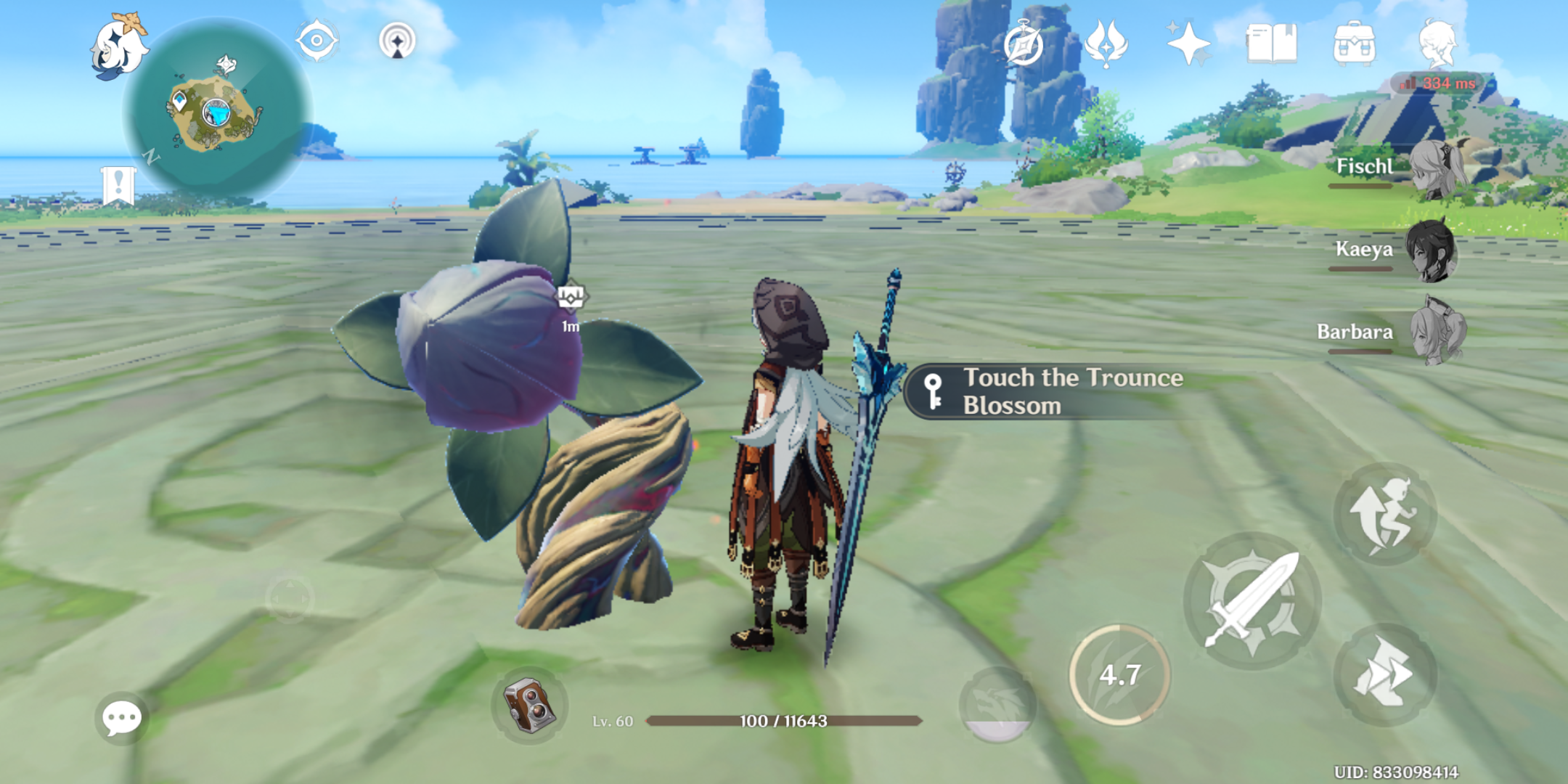Open the Kamera gadget
The image size is (1568, 784).
coord(530,705)
